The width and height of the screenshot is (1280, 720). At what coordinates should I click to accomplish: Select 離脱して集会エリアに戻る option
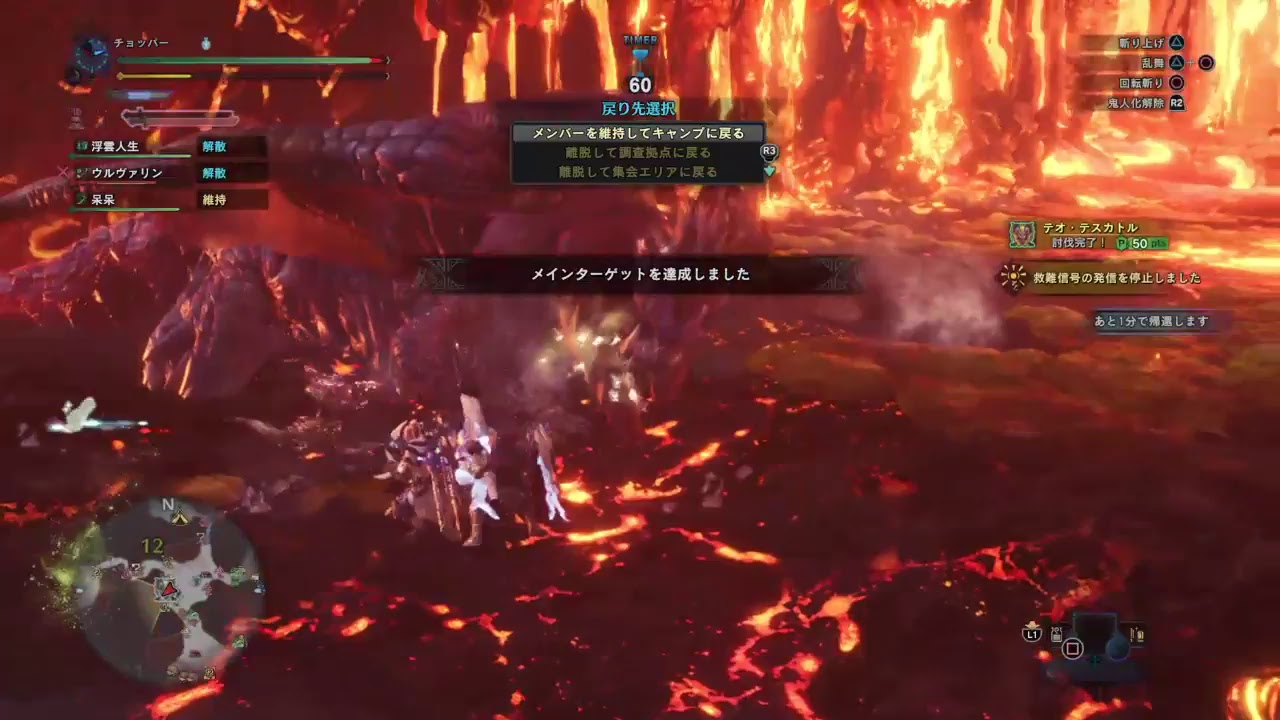(637, 170)
